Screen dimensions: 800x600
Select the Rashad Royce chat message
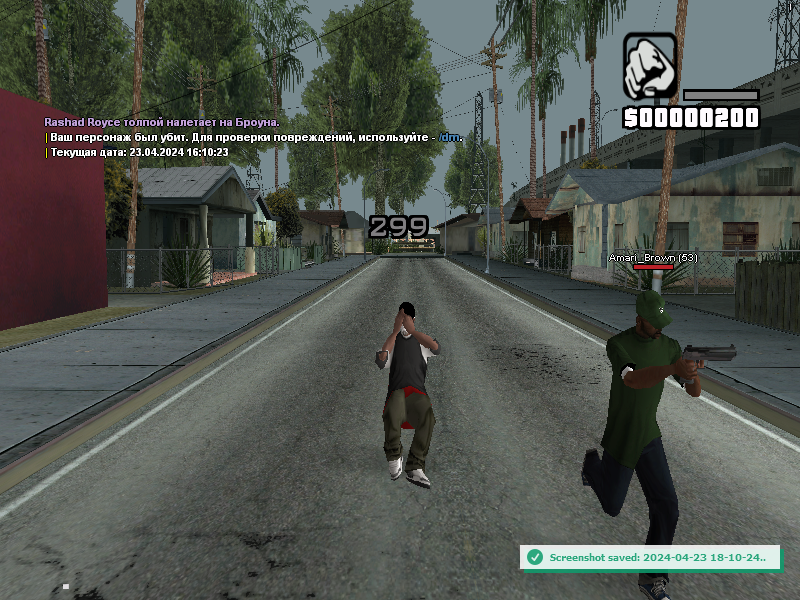click(160, 122)
